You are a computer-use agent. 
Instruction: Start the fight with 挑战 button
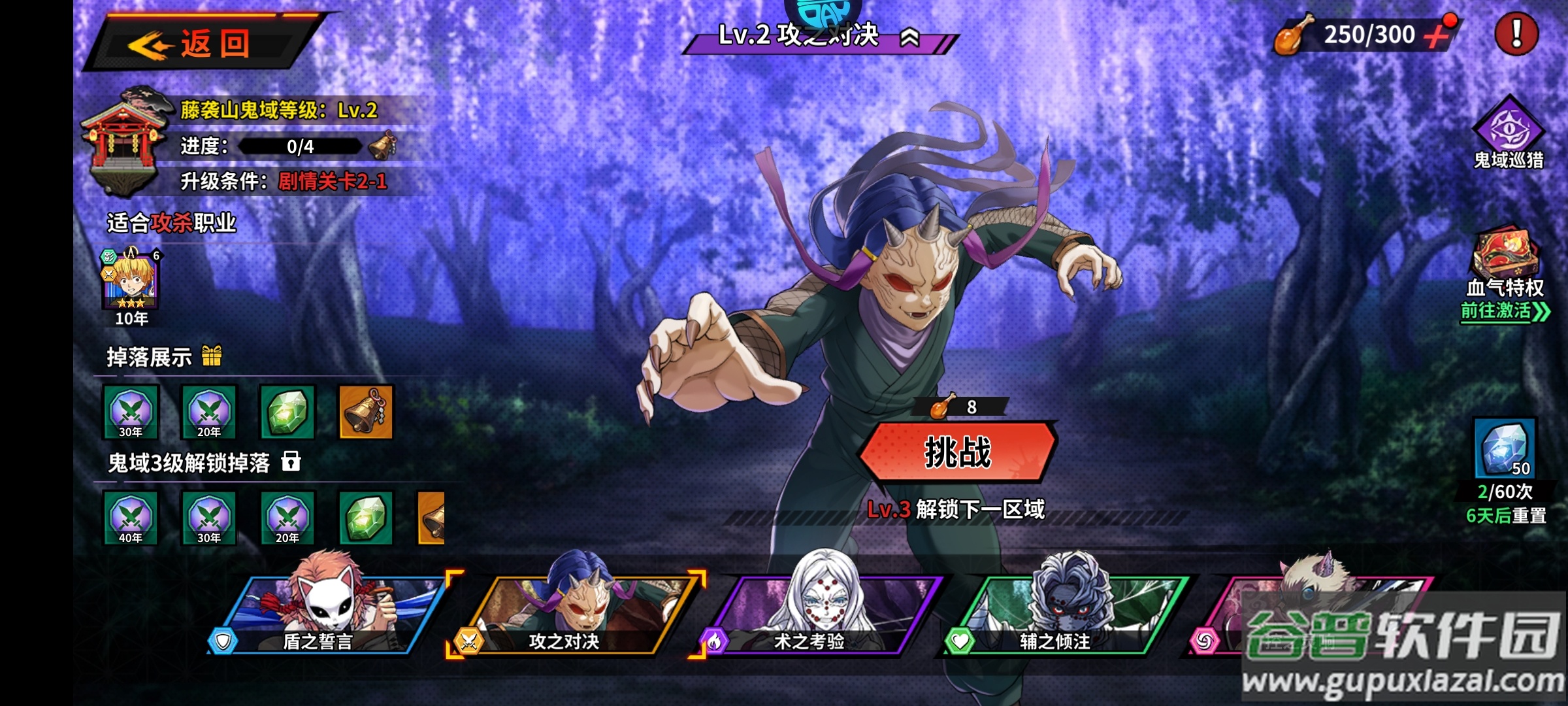tap(958, 452)
